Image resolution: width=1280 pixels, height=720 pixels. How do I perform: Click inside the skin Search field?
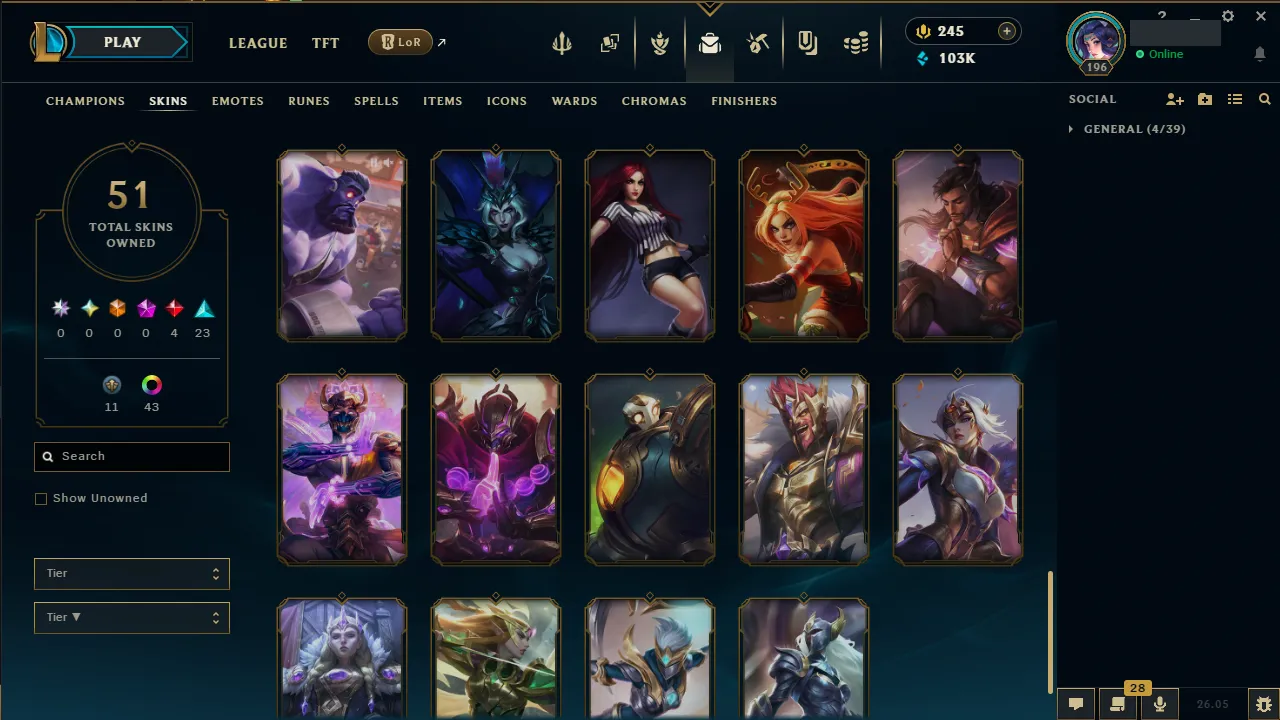(x=131, y=456)
